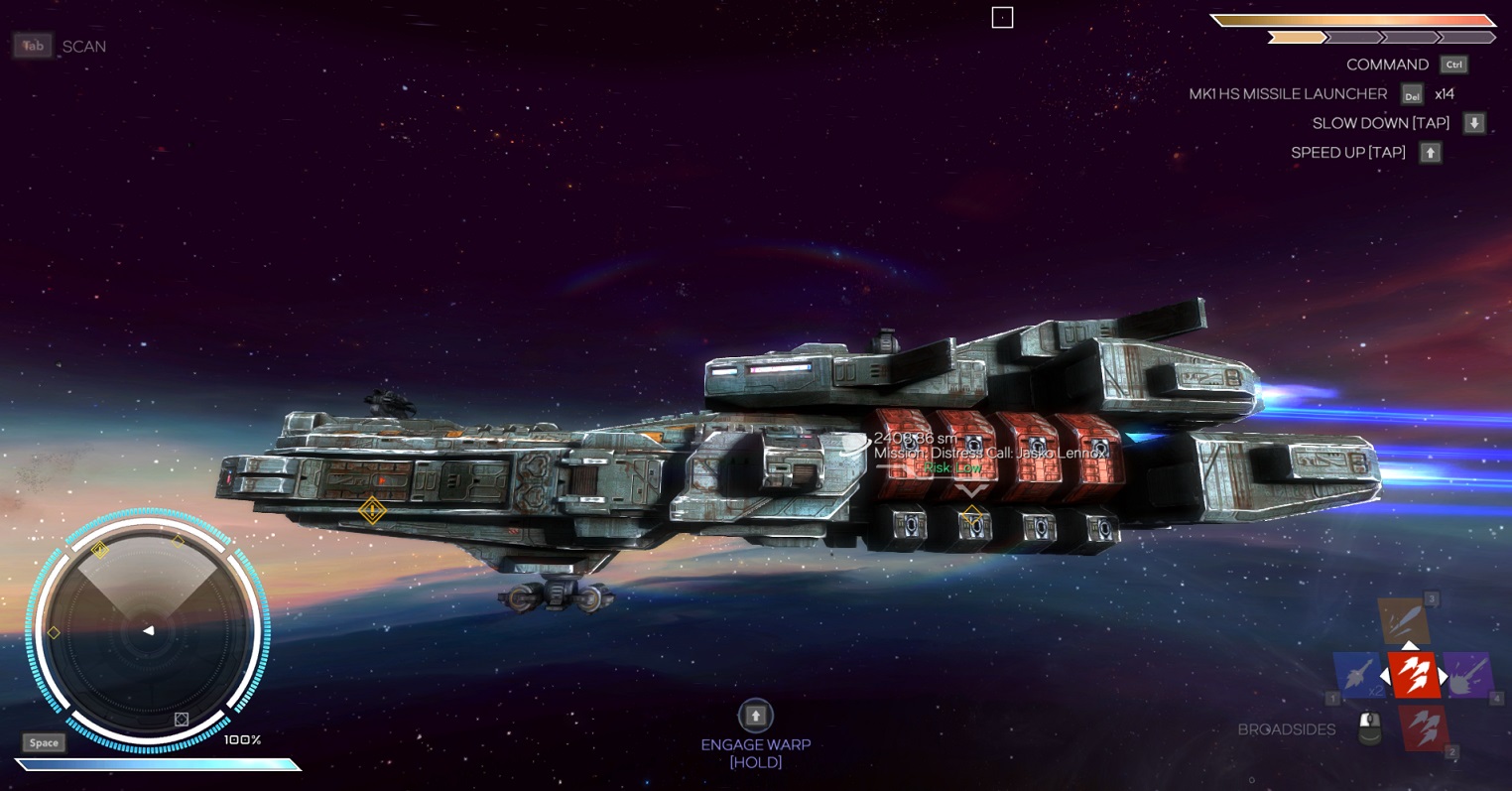Select the red Broadsides weapon at the selector's centre
This screenshot has width=1512, height=791.
(1413, 675)
